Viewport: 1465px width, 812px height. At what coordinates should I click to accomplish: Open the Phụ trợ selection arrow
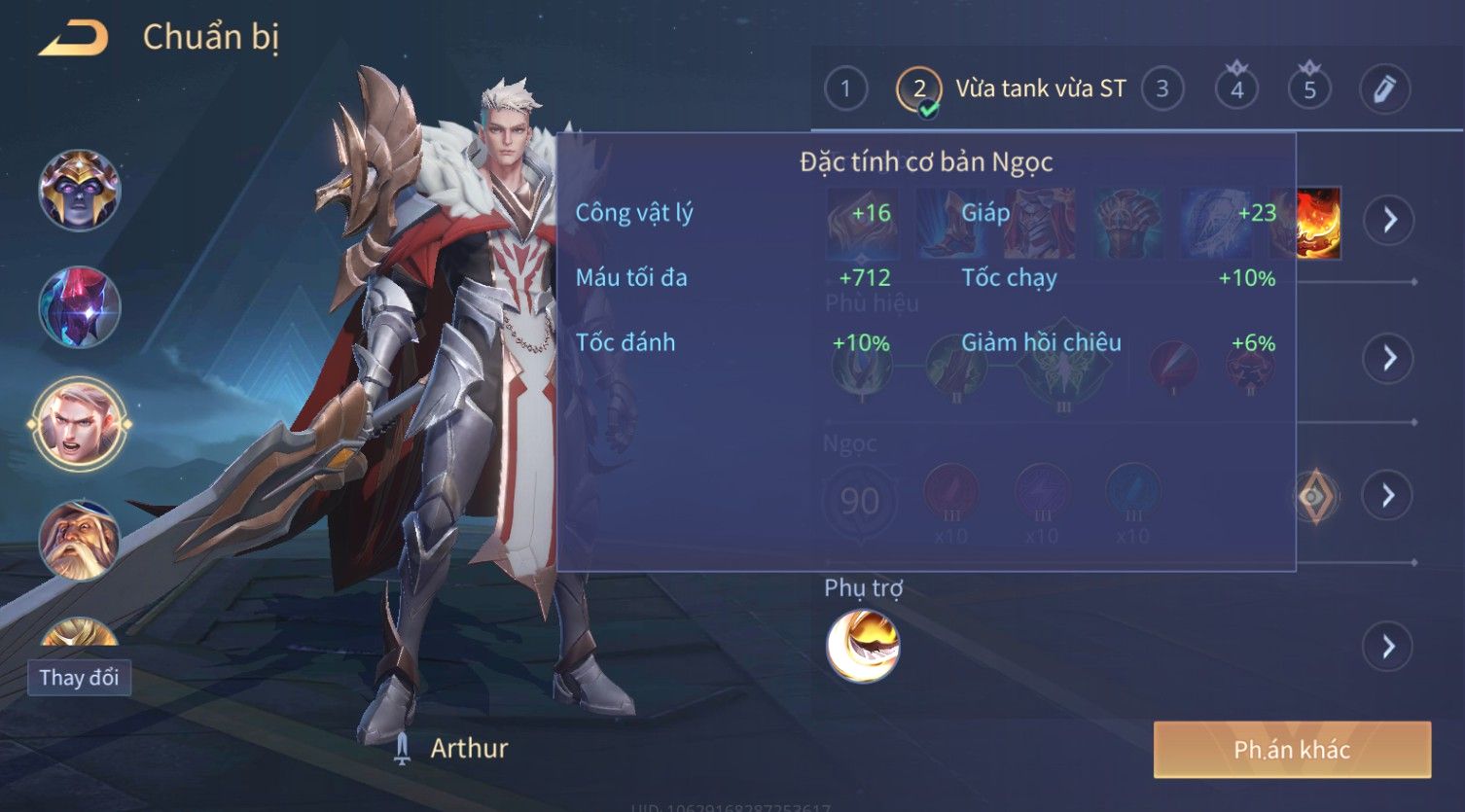pos(1388,647)
